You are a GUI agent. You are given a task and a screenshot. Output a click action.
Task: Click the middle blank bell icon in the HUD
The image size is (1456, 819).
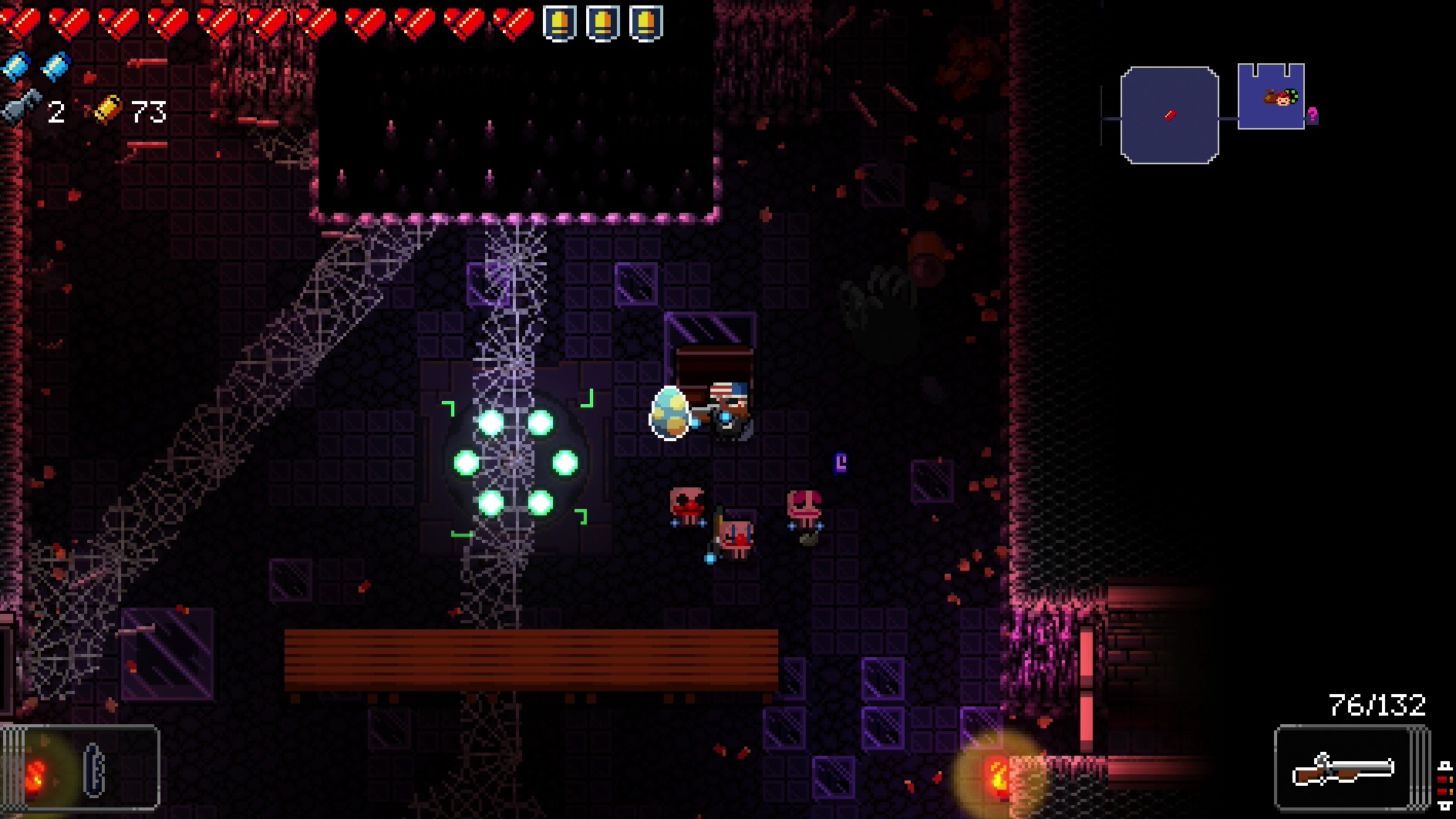click(x=602, y=22)
